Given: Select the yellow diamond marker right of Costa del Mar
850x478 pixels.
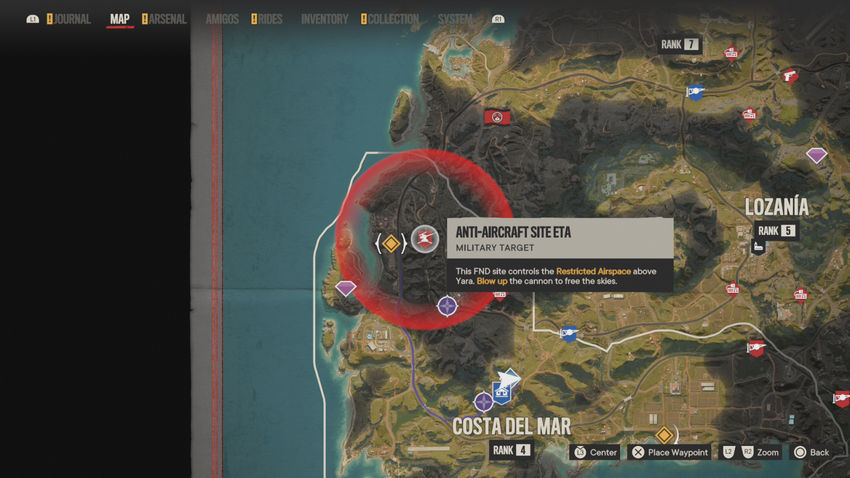Looking at the screenshot, I should click(x=663, y=435).
